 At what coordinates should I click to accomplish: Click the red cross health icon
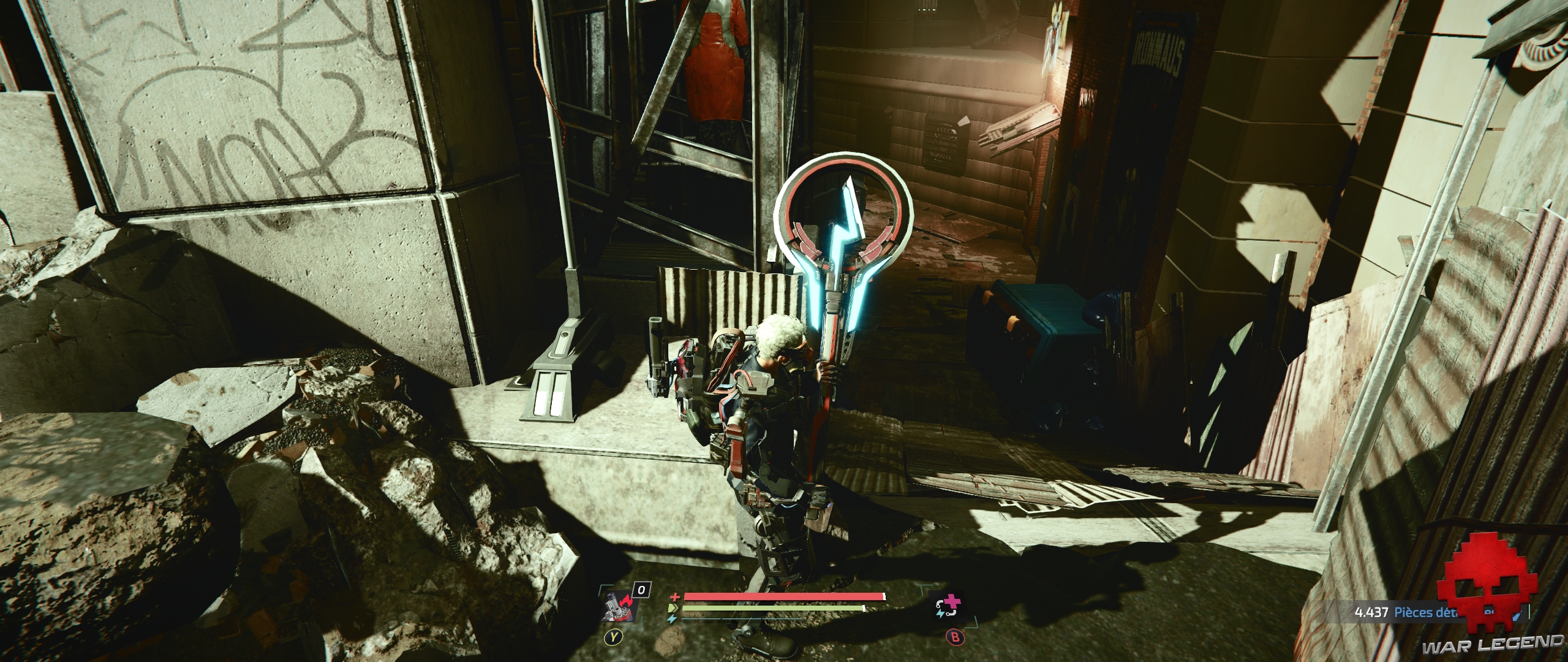tap(674, 596)
